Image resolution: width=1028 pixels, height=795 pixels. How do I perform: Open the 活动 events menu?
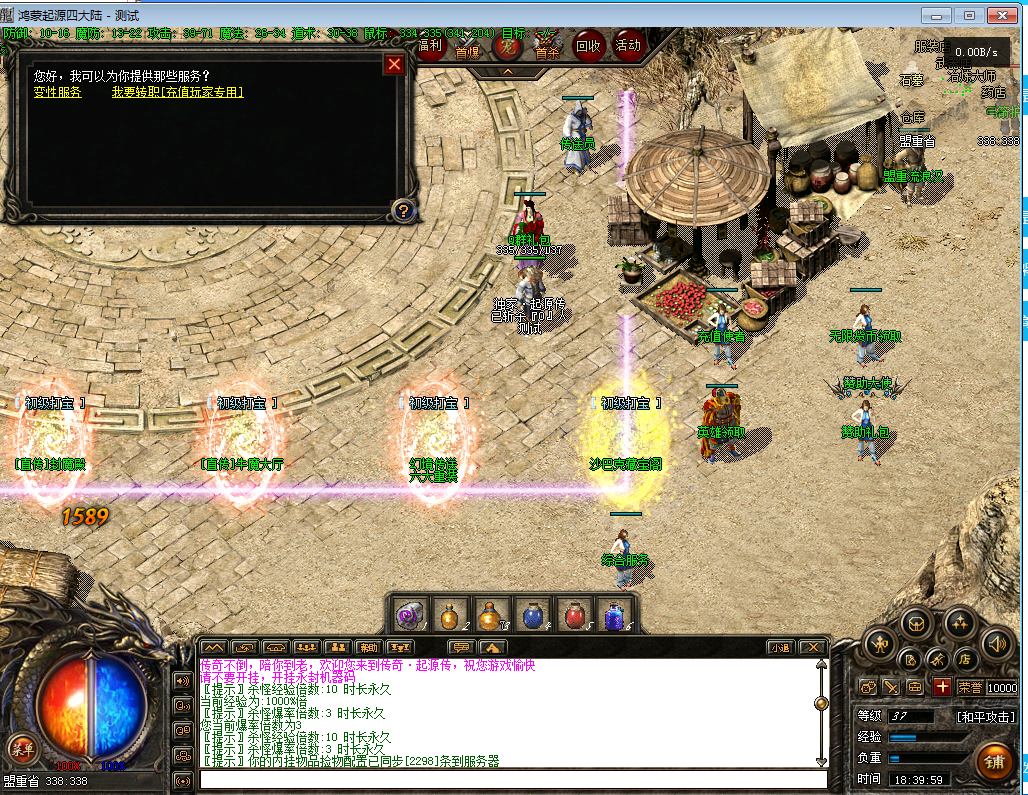click(628, 45)
